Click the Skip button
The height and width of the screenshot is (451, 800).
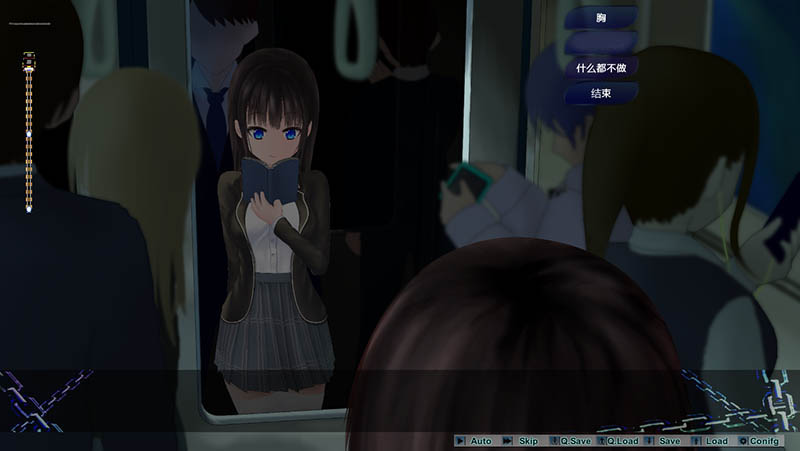click(523, 441)
